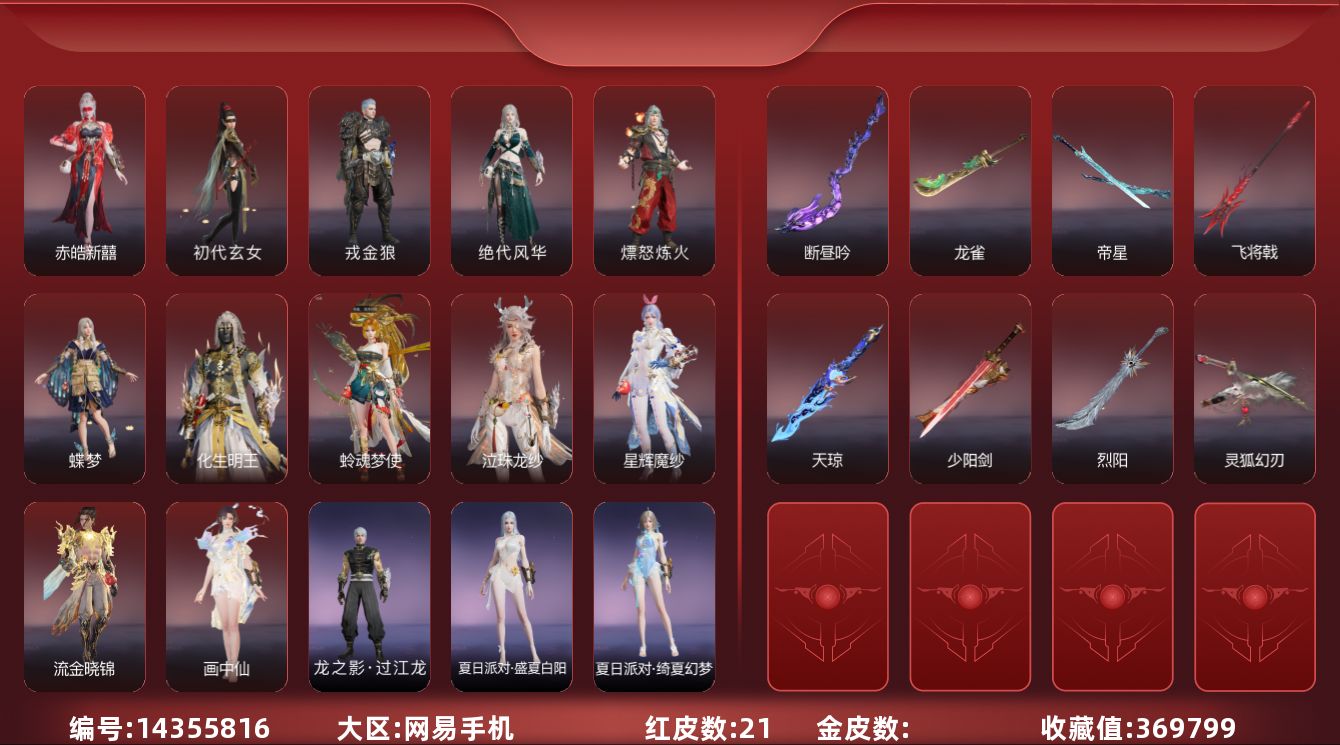Choose the 灵狐幻刃 weapon card

point(1254,388)
